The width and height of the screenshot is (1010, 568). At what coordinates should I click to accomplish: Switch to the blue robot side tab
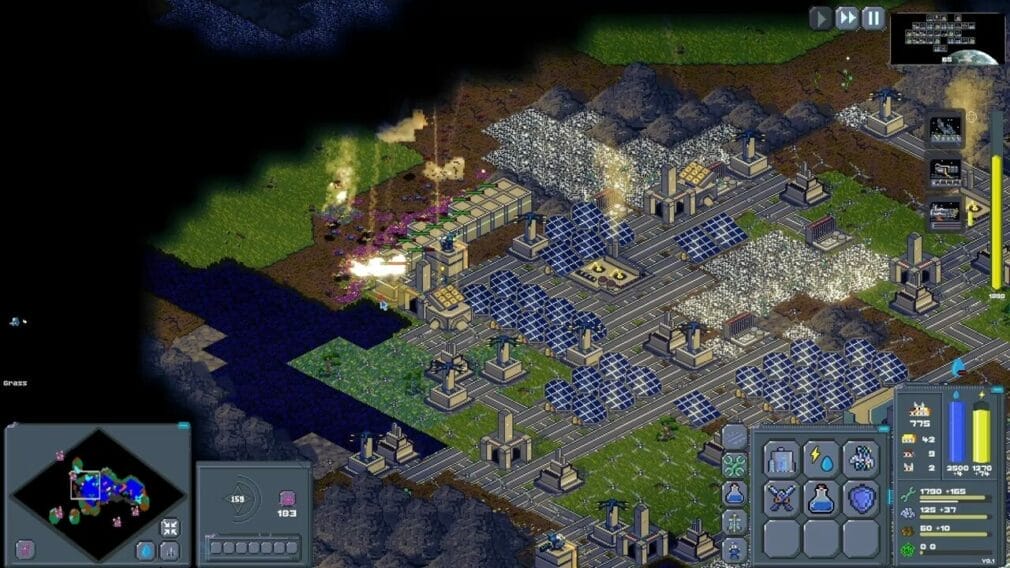pyautogui.click(x=734, y=549)
